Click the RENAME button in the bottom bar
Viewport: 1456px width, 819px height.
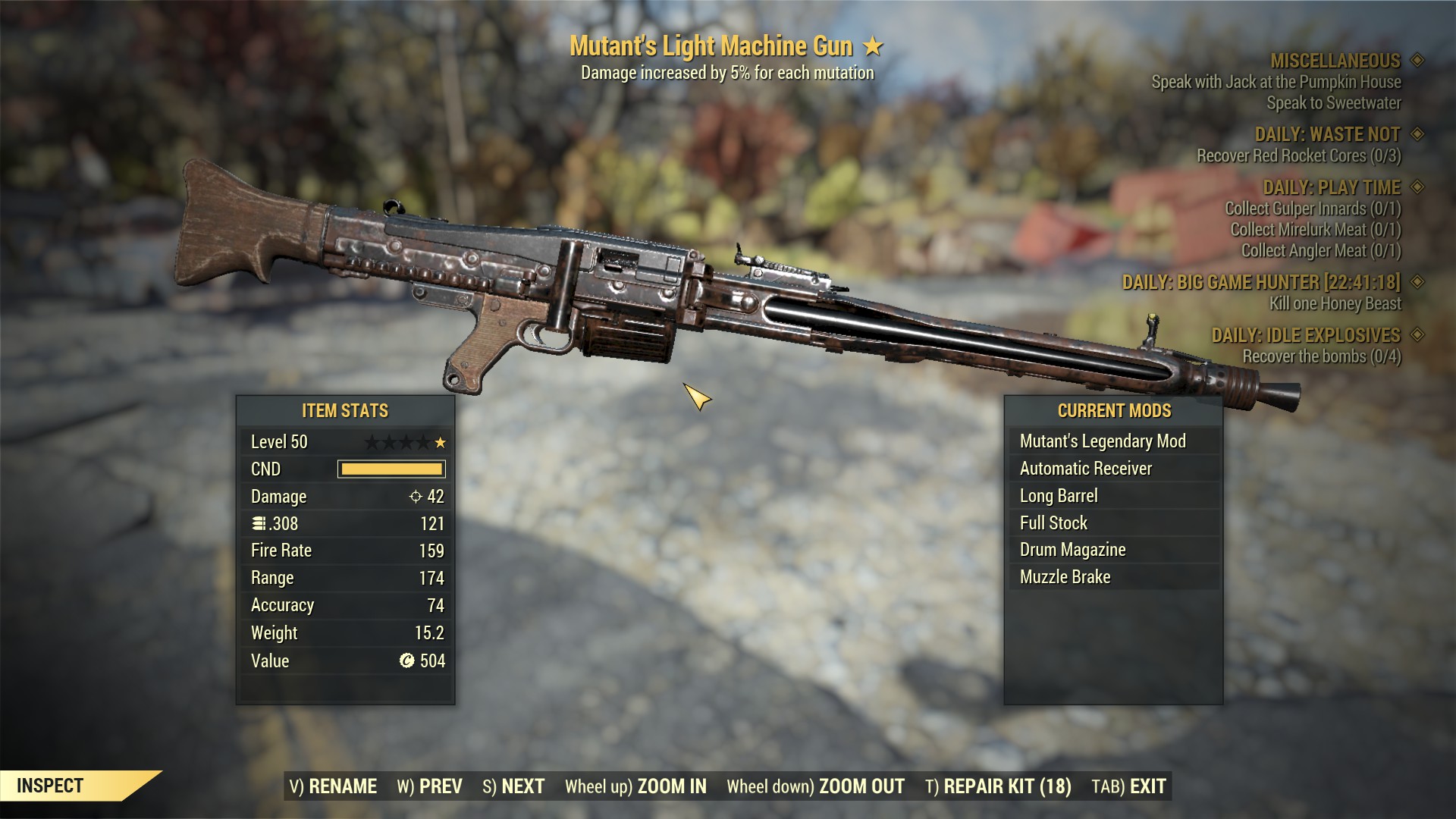click(x=333, y=786)
